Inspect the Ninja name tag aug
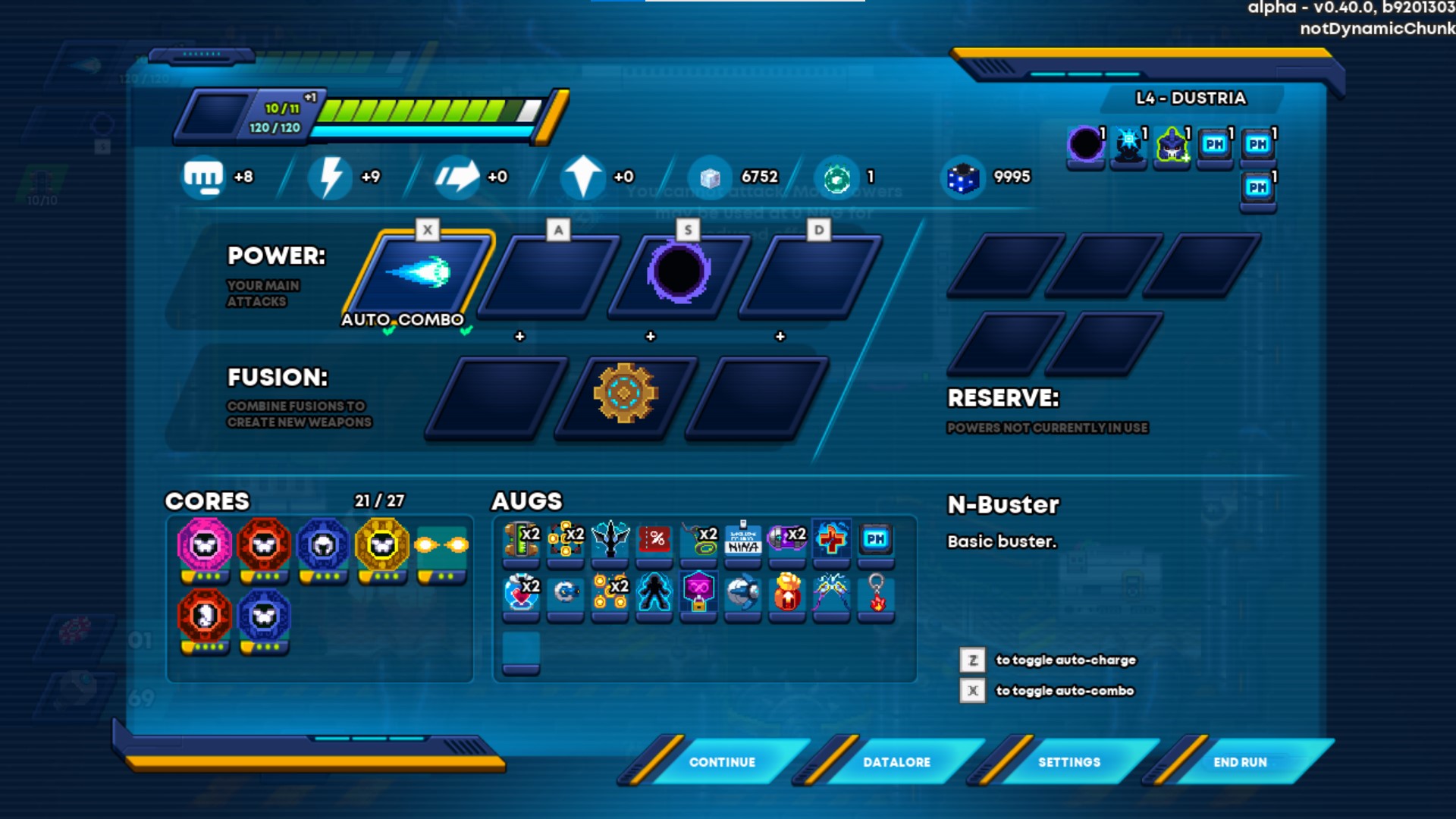 coord(742,539)
